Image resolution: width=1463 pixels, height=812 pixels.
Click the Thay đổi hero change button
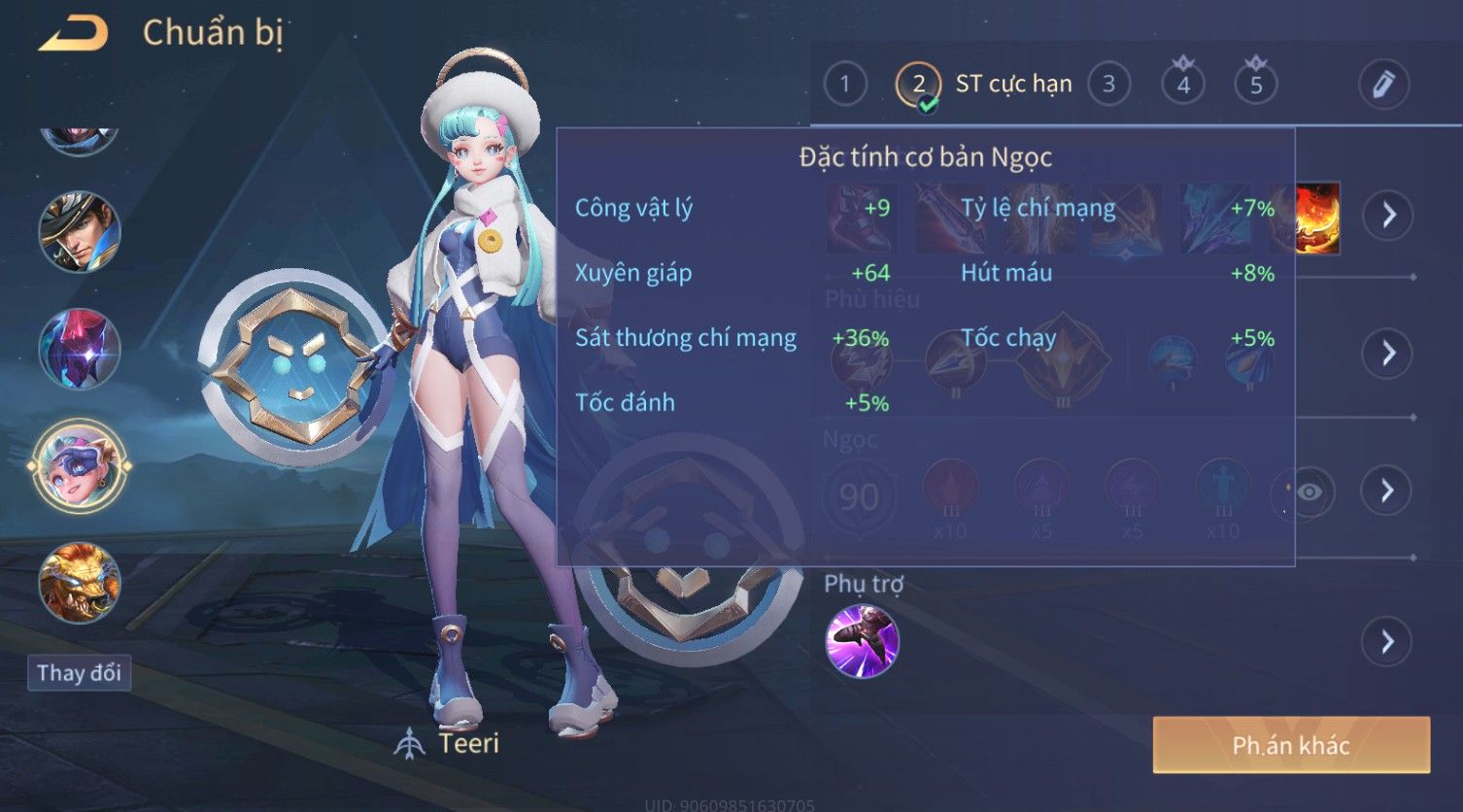click(x=79, y=673)
